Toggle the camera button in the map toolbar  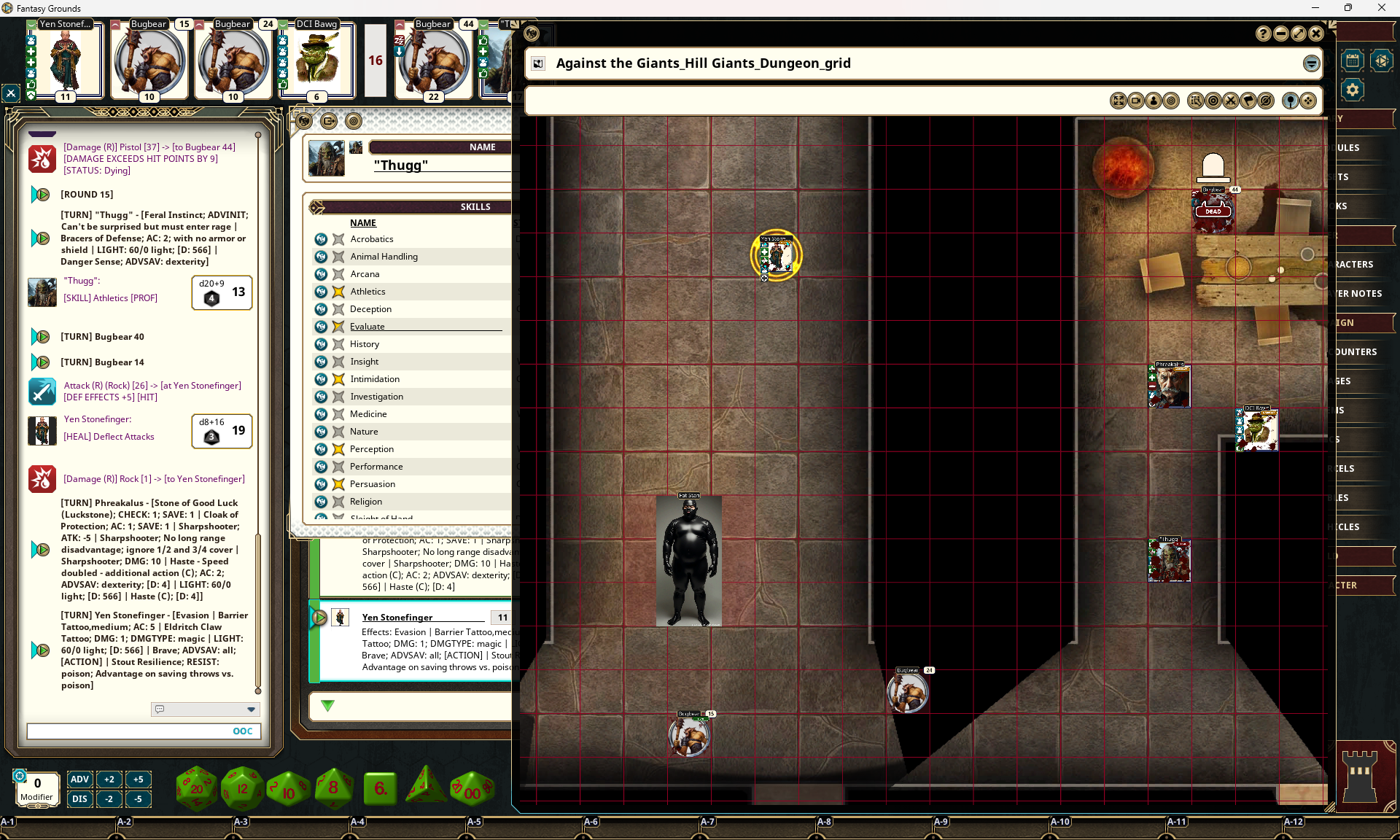pyautogui.click(x=1136, y=101)
